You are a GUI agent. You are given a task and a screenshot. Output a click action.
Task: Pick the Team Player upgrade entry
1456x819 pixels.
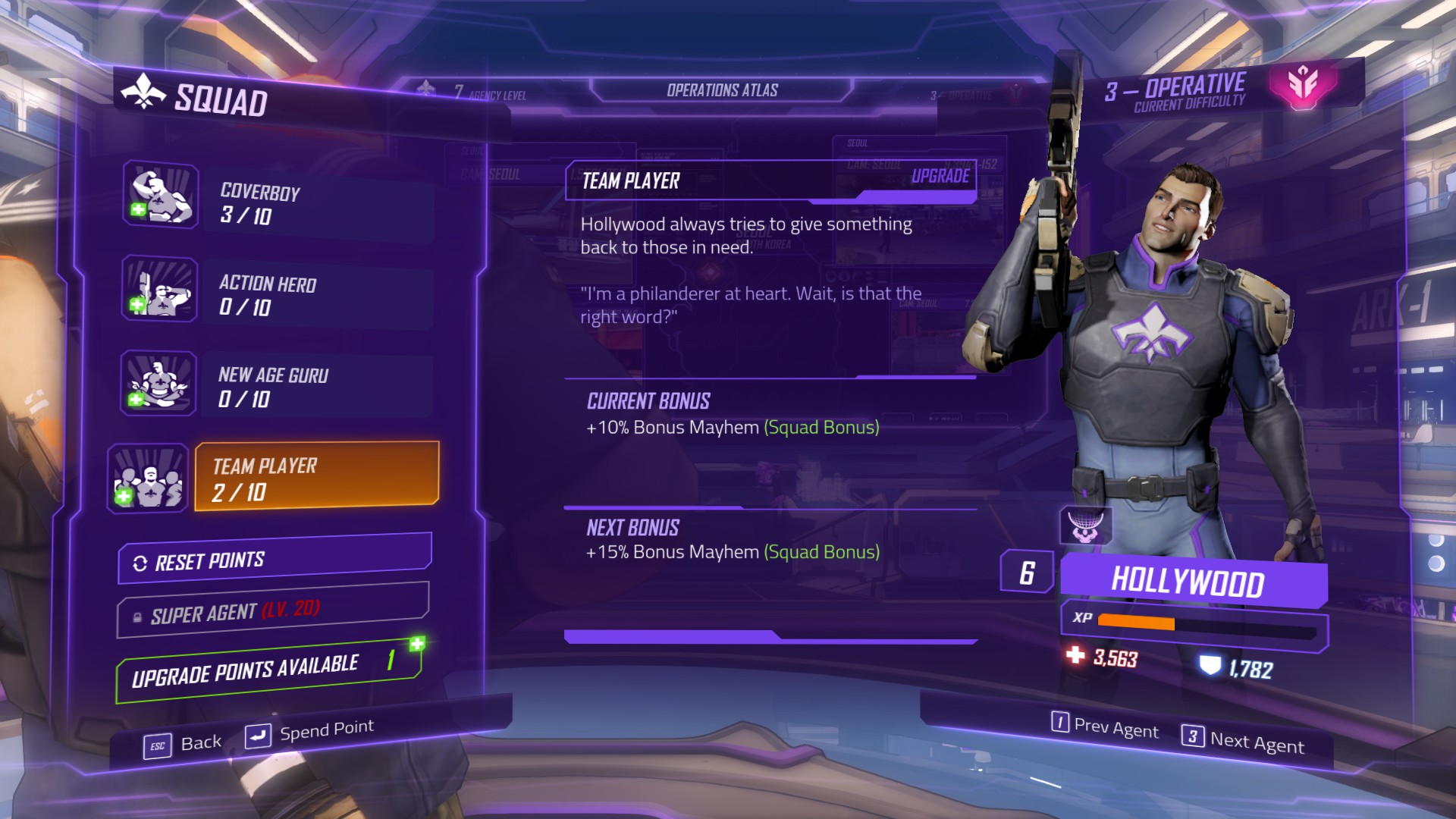tap(317, 476)
